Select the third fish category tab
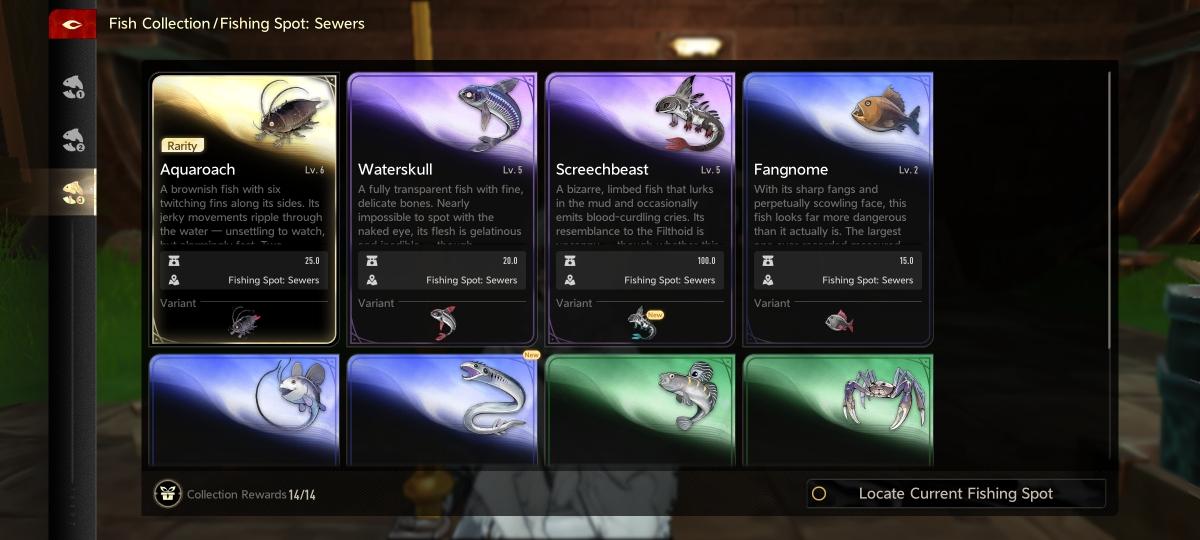 pyautogui.click(x=72, y=192)
